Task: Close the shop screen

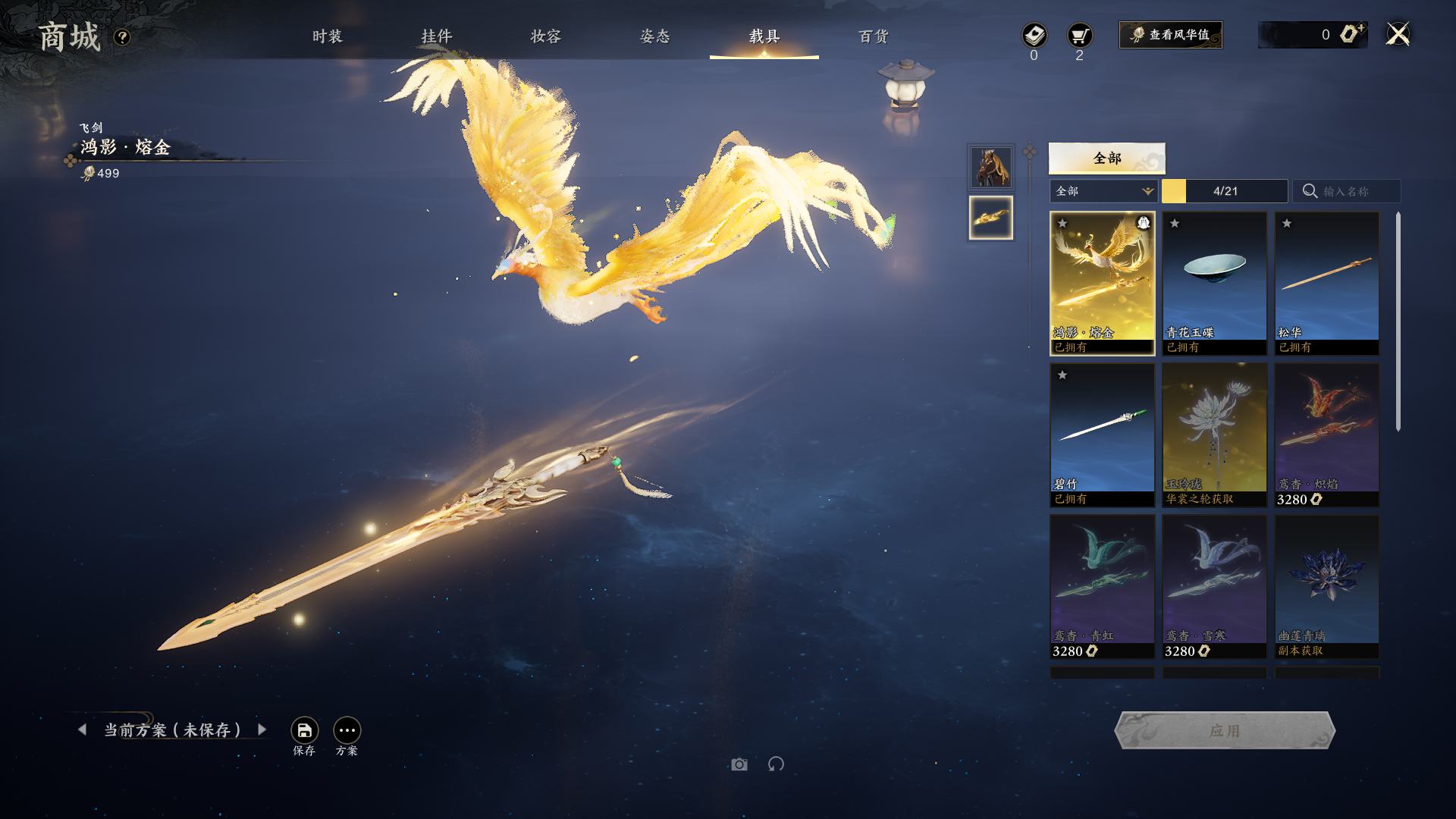Action: pos(1398,34)
